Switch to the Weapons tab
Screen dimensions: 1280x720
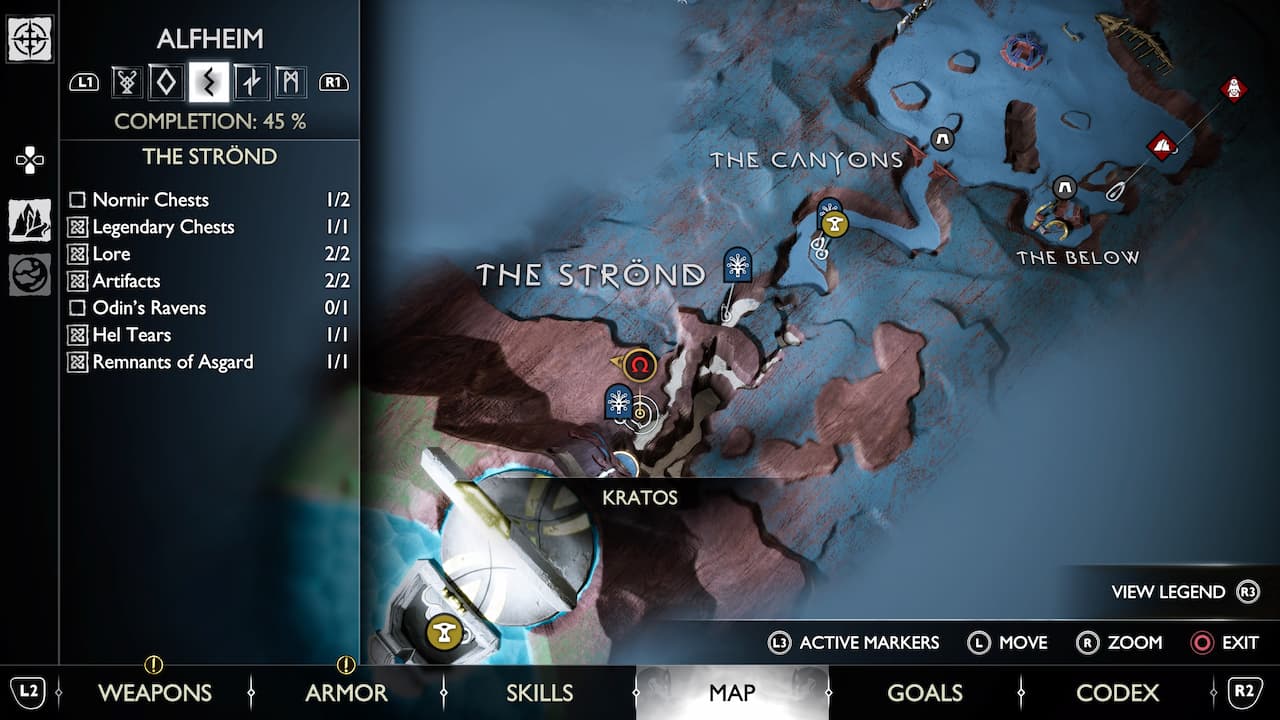coord(154,692)
